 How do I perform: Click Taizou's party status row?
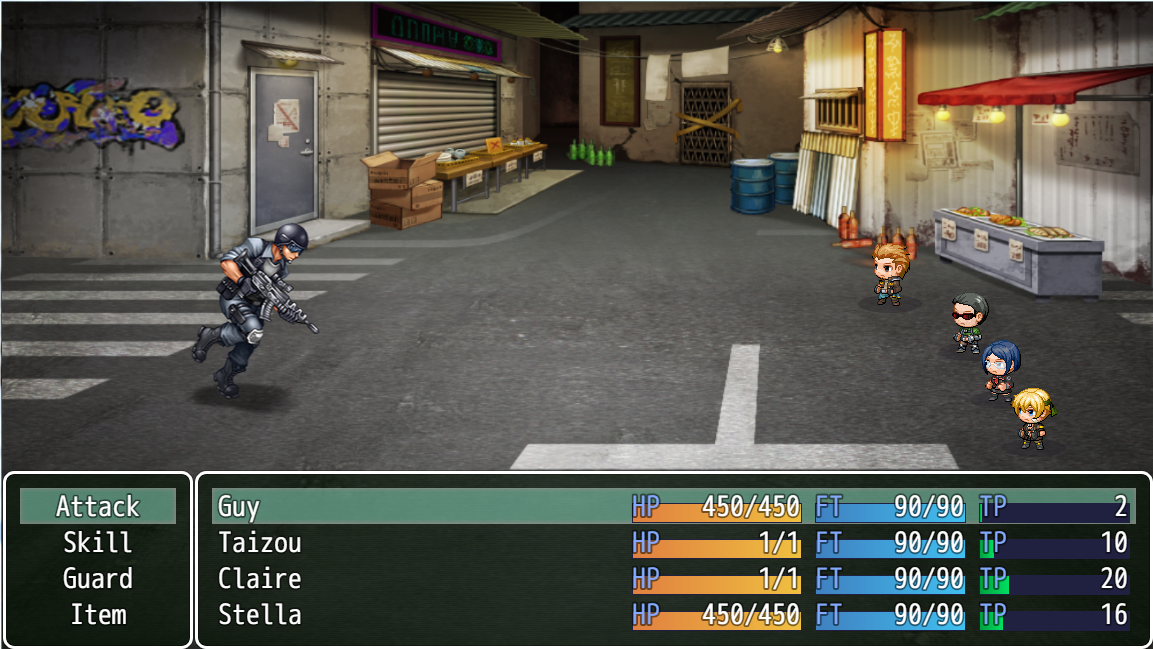(672, 543)
